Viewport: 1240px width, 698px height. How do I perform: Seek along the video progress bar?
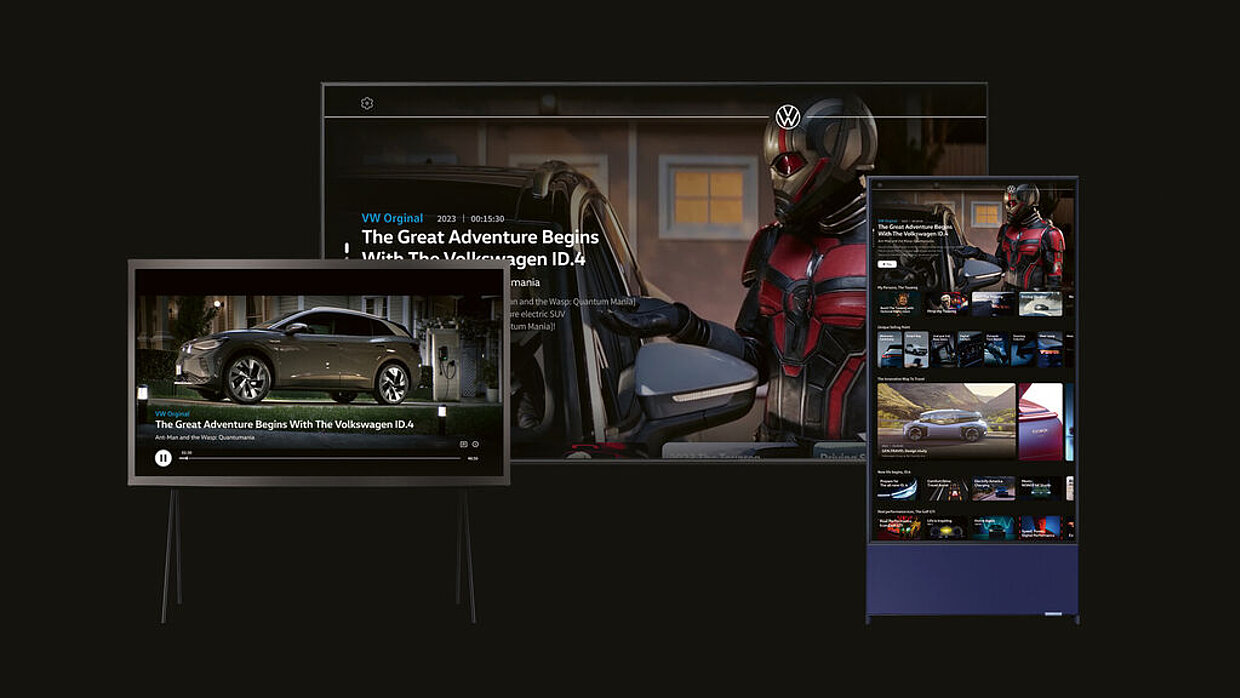click(320, 458)
